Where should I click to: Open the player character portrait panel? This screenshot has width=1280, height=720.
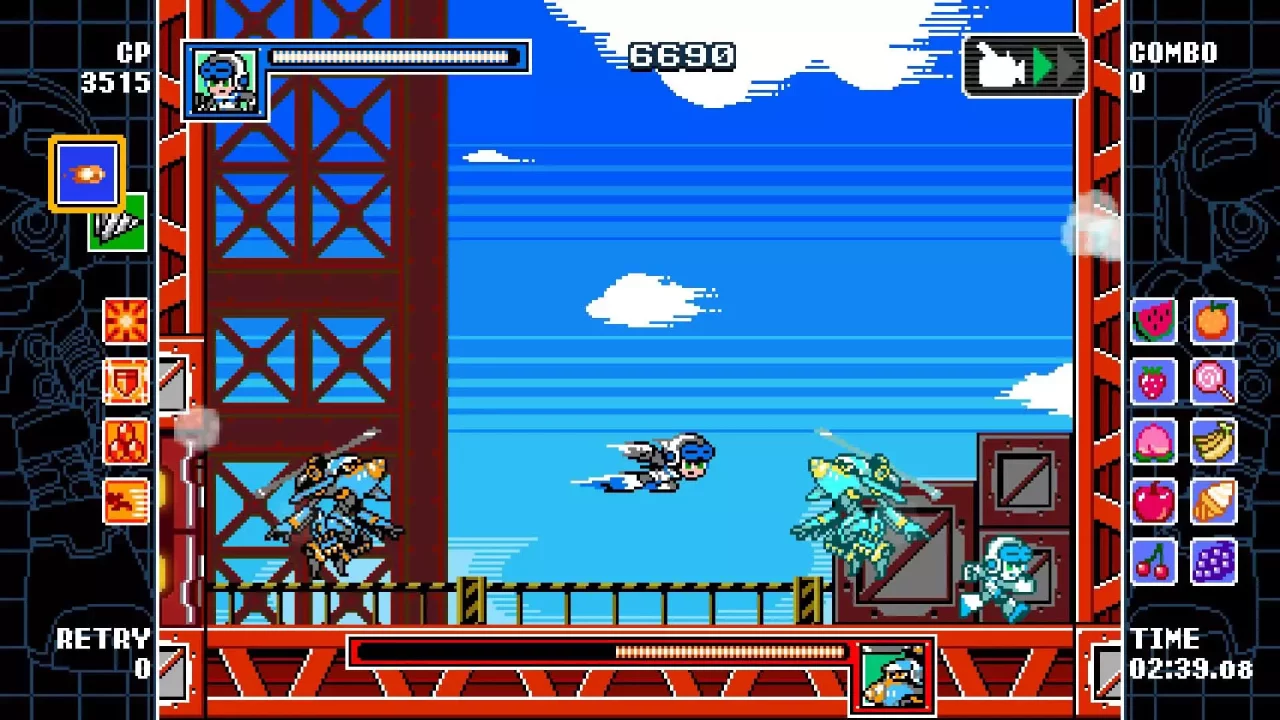point(225,80)
